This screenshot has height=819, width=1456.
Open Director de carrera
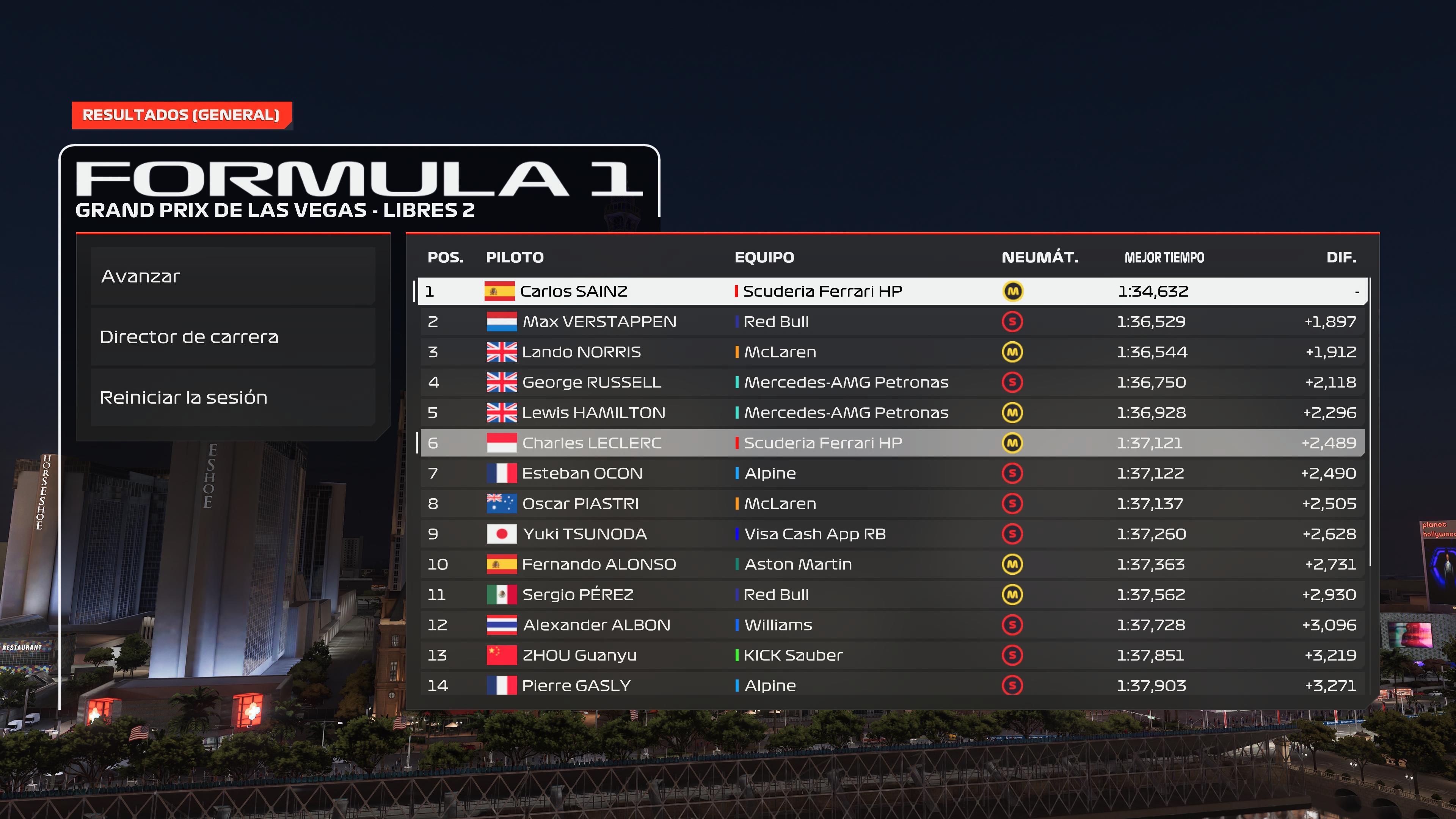pyautogui.click(x=233, y=337)
